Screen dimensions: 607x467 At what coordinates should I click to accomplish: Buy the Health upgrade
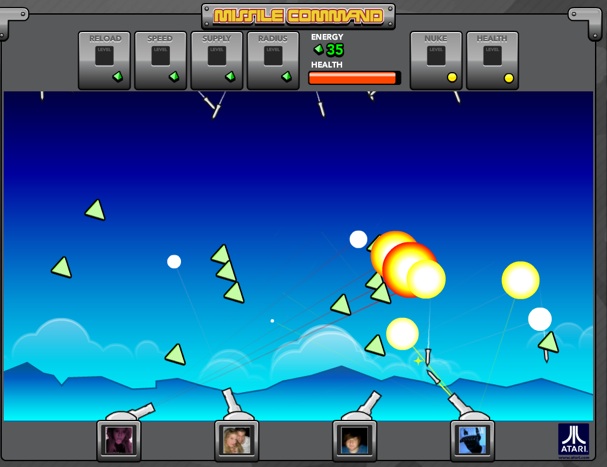tap(492, 61)
